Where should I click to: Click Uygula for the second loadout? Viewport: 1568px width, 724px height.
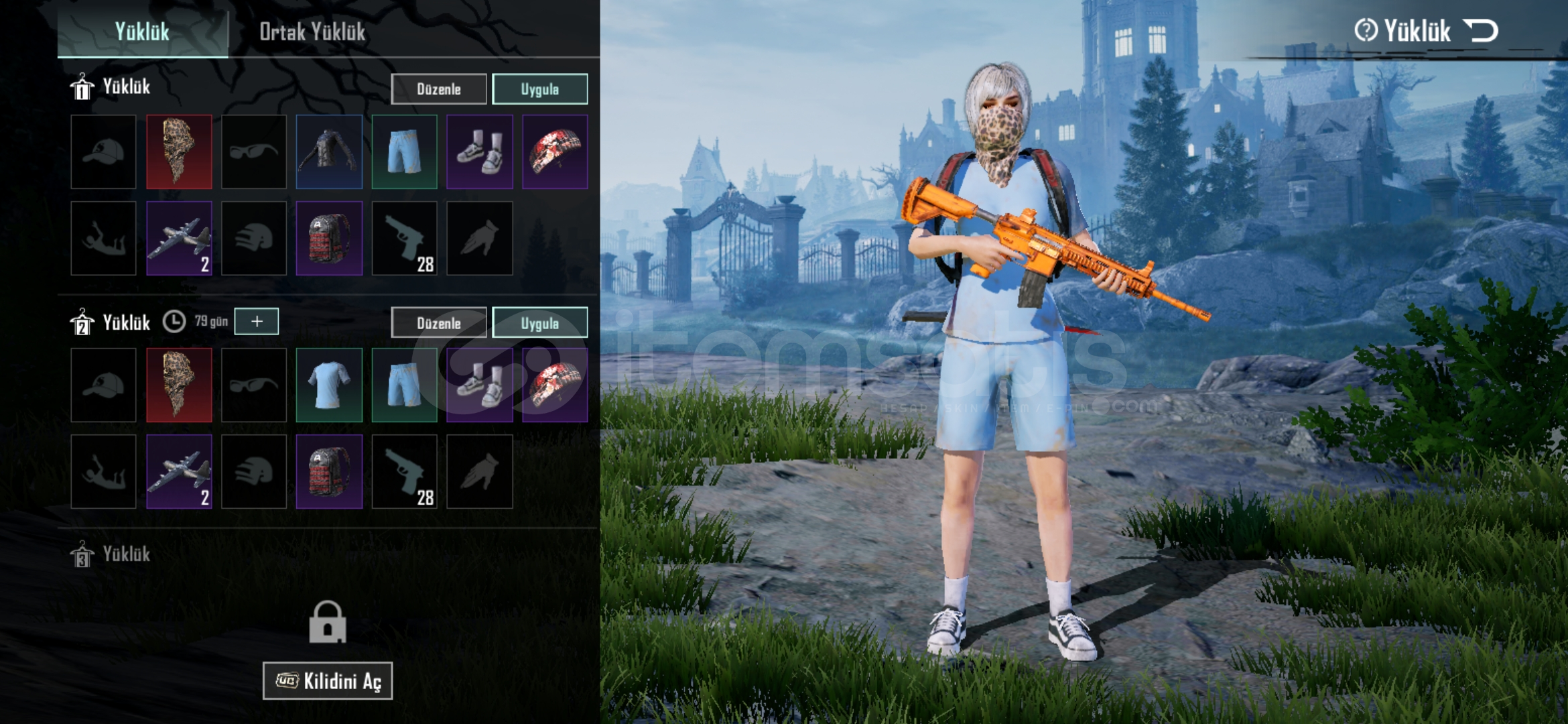point(539,323)
